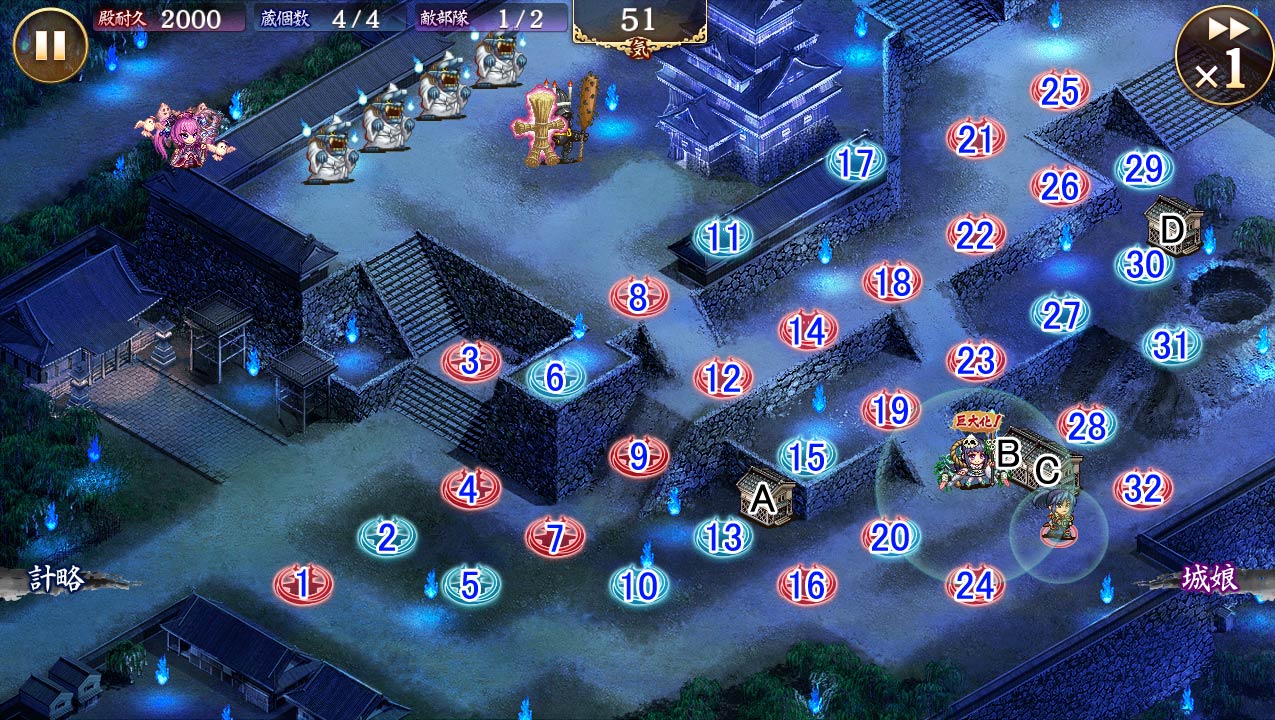Select blue placement tile 6 on the wall
Viewport: 1275px width, 720px height.
555,377
